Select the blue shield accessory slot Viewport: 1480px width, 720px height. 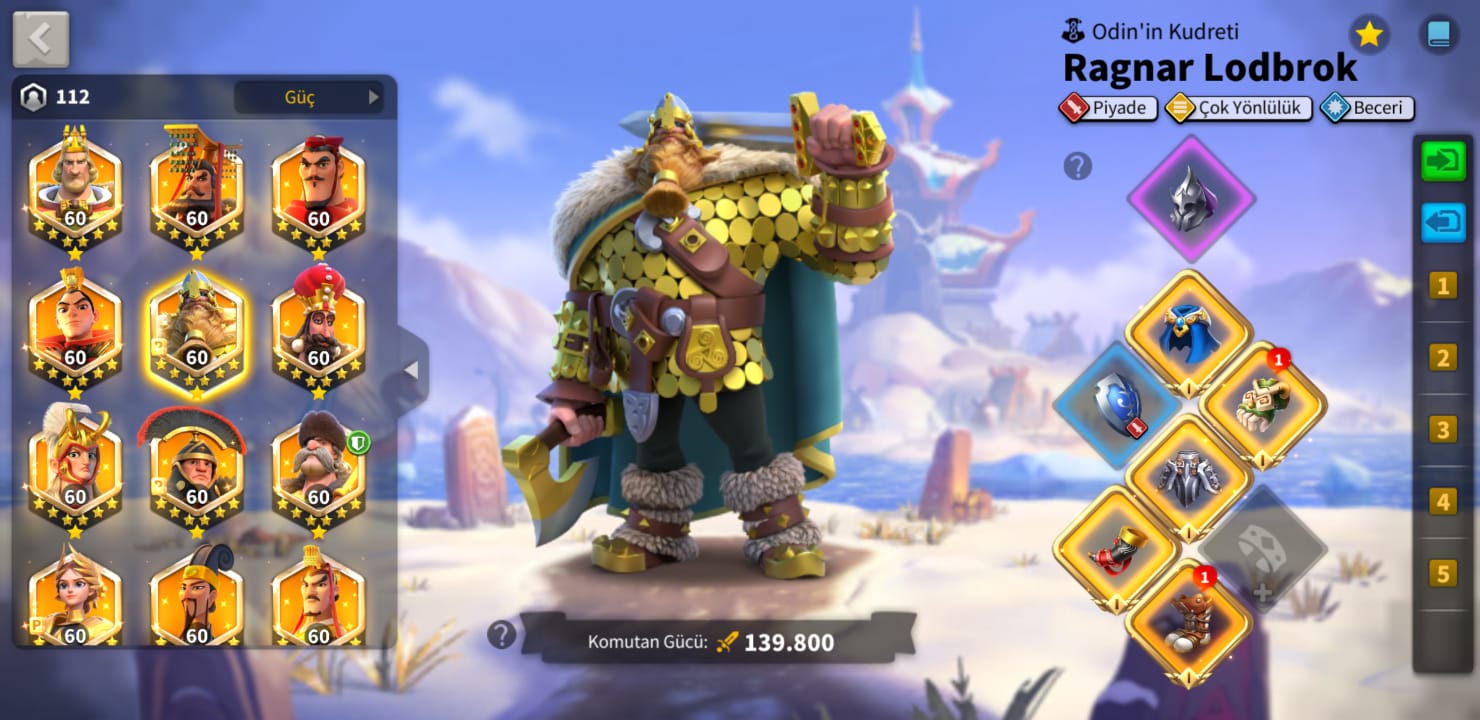click(x=1116, y=405)
